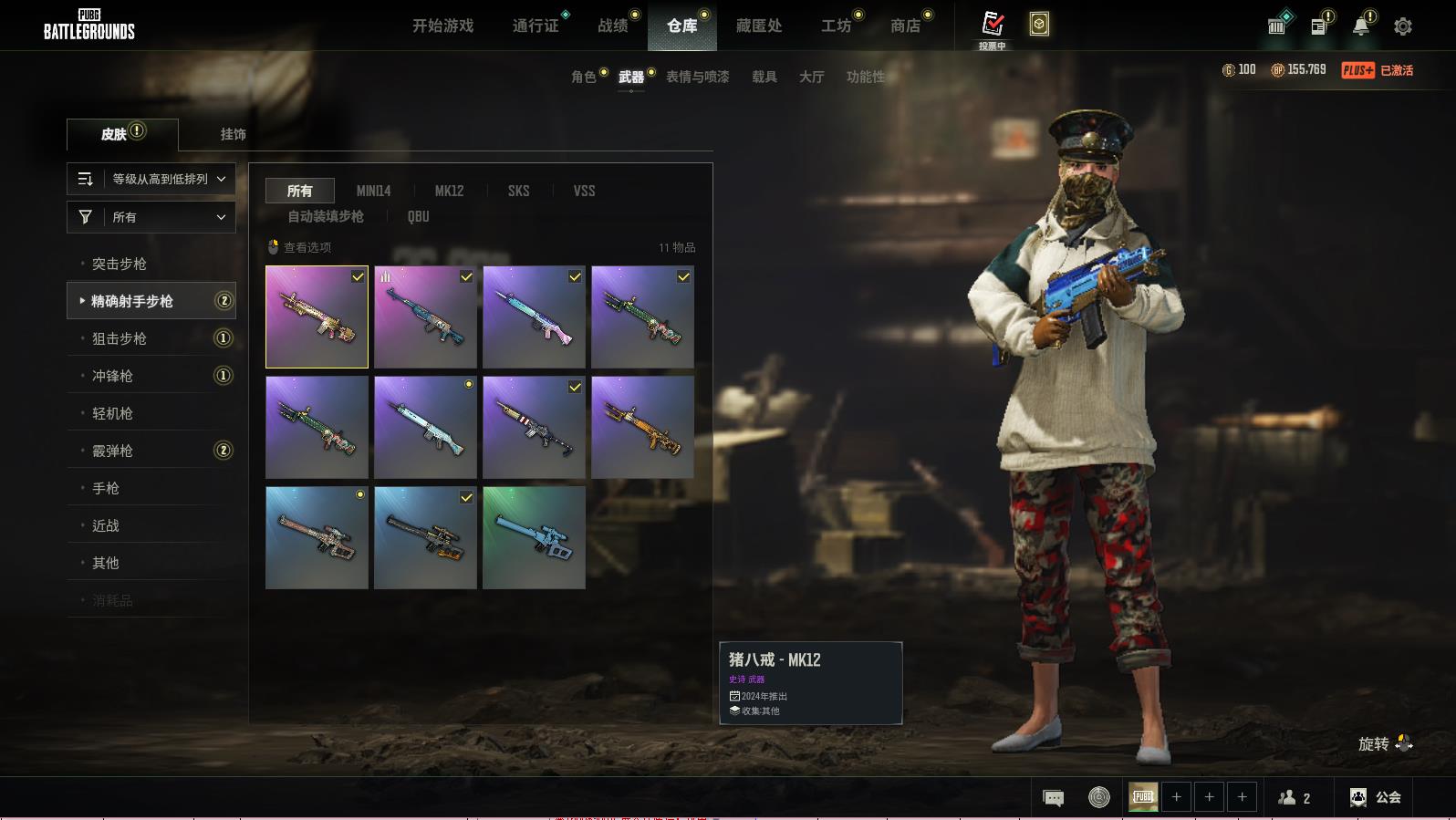Screen dimensions: 1456x820
Task: Open the 开始游戏 menu
Action: pyautogui.click(x=442, y=26)
